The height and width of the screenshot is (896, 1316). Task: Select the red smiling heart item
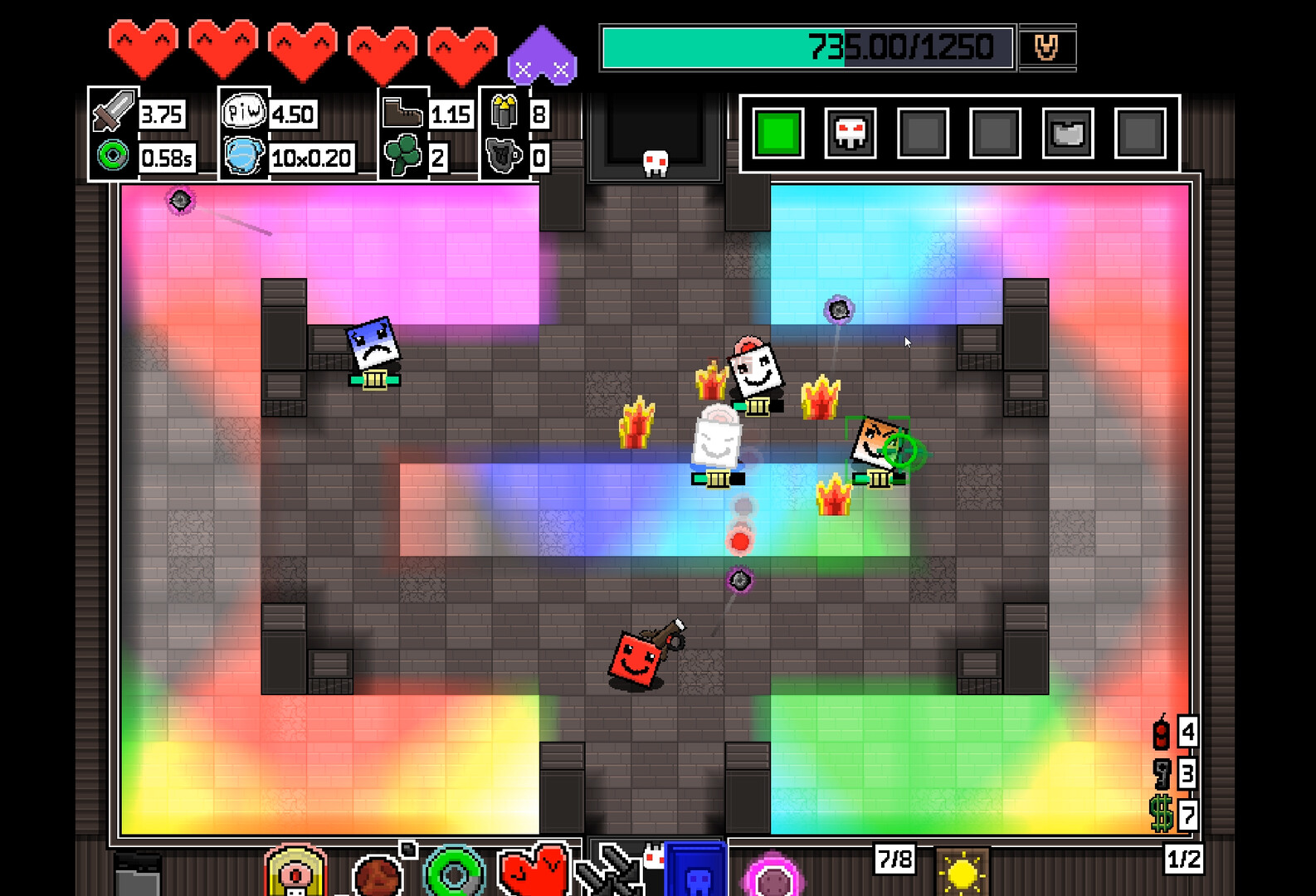533,871
